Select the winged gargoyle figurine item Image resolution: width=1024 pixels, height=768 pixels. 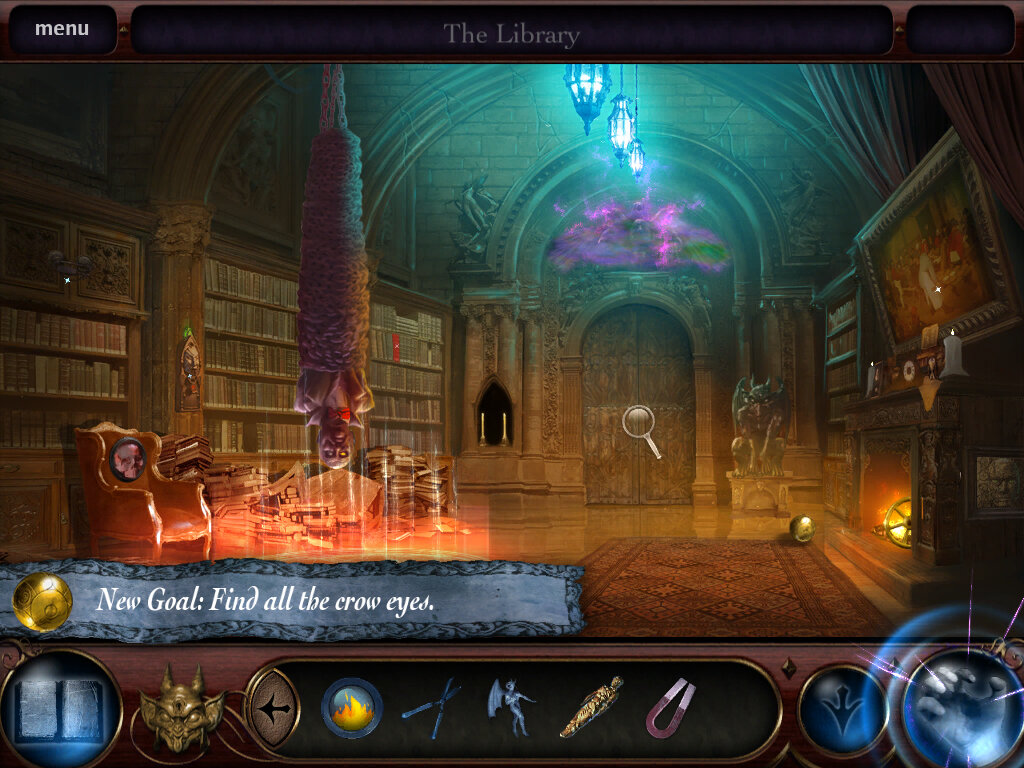click(x=510, y=706)
